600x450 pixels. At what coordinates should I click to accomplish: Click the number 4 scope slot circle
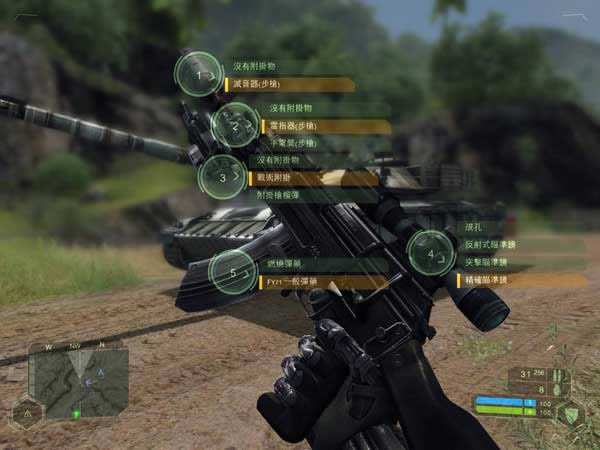431,254
